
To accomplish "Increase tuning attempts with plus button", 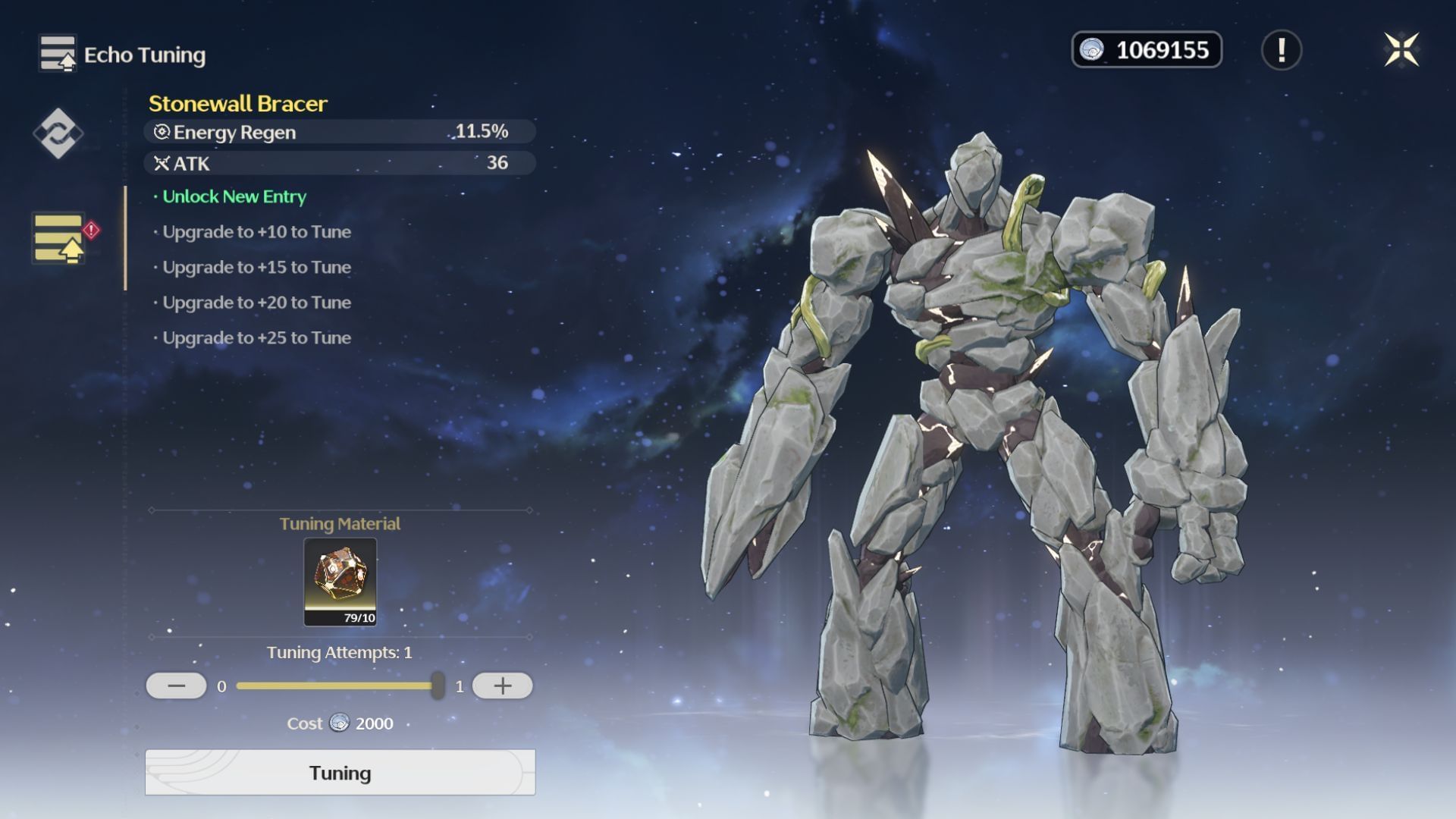I will (x=502, y=686).
